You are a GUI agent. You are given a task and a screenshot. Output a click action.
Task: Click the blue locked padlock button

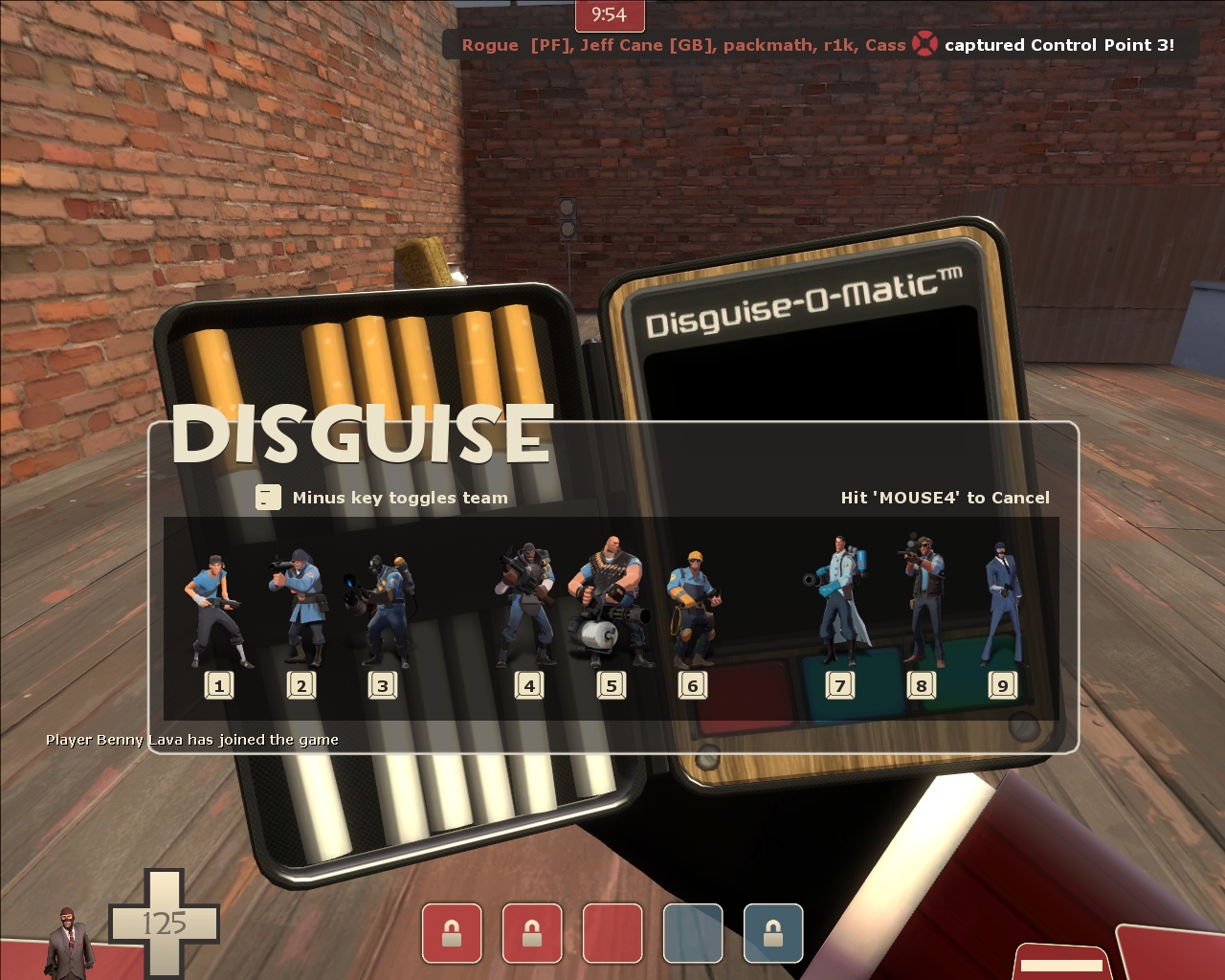point(772,933)
